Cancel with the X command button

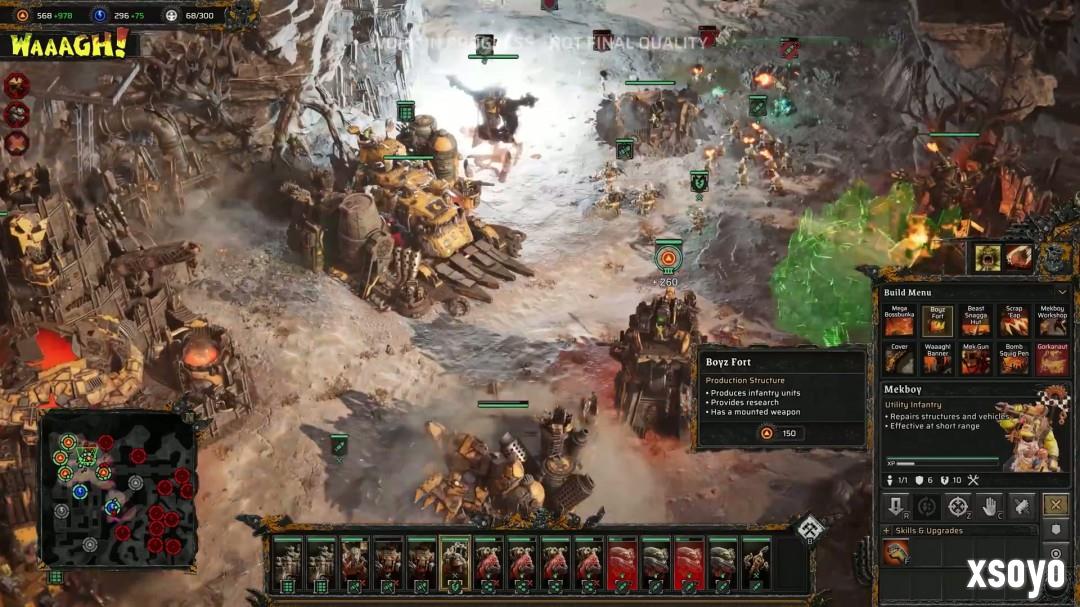[x=1054, y=505]
